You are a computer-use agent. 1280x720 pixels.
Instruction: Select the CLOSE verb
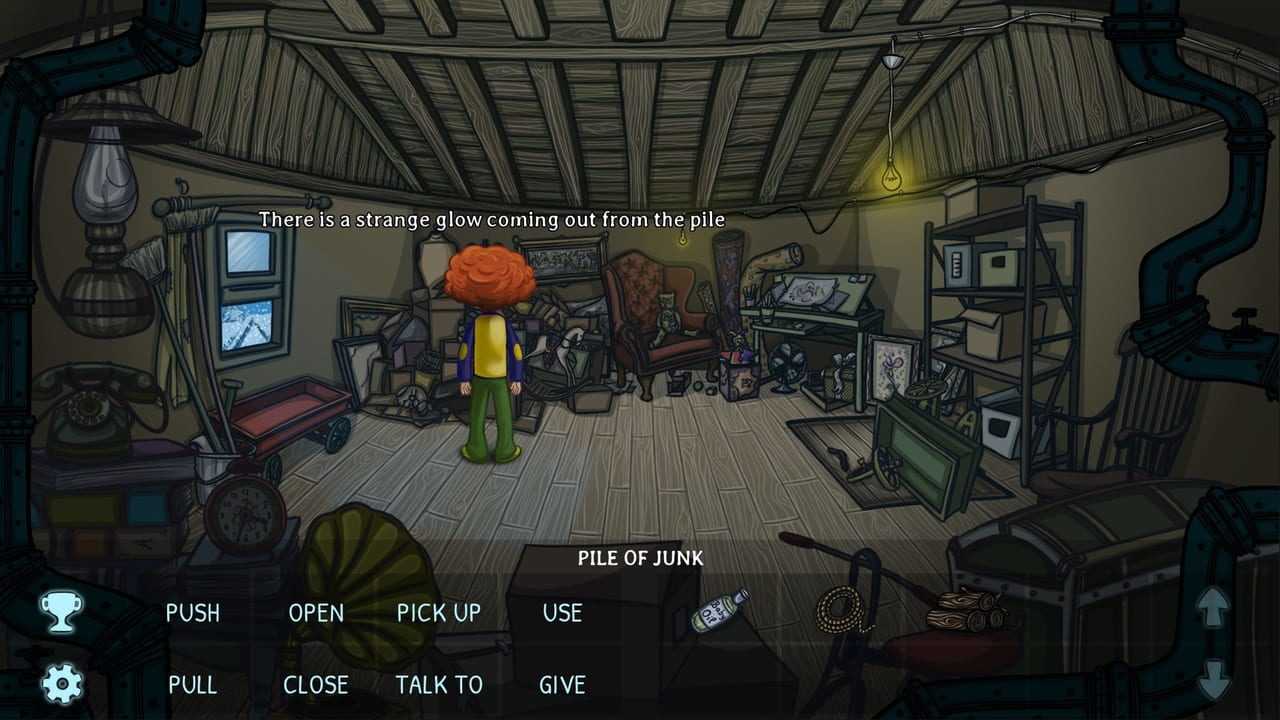[x=316, y=685]
